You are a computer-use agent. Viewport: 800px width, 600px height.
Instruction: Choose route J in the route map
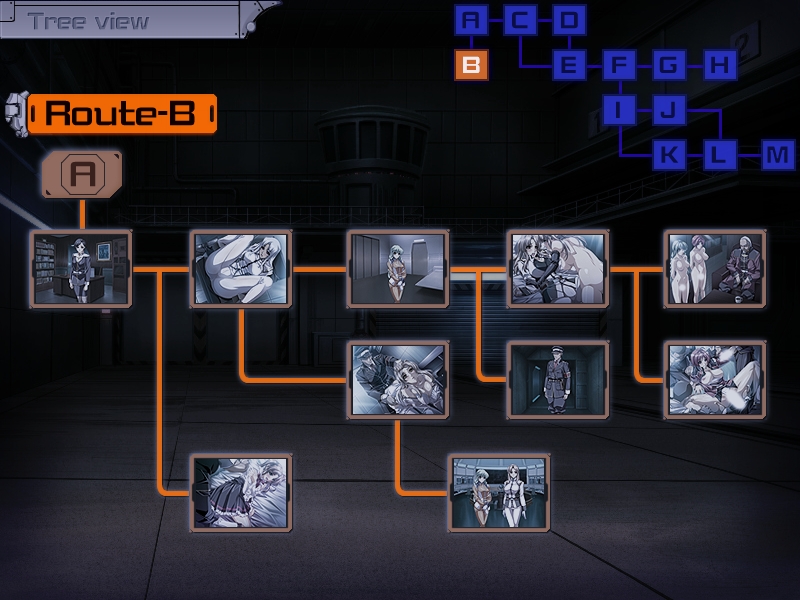point(669,110)
